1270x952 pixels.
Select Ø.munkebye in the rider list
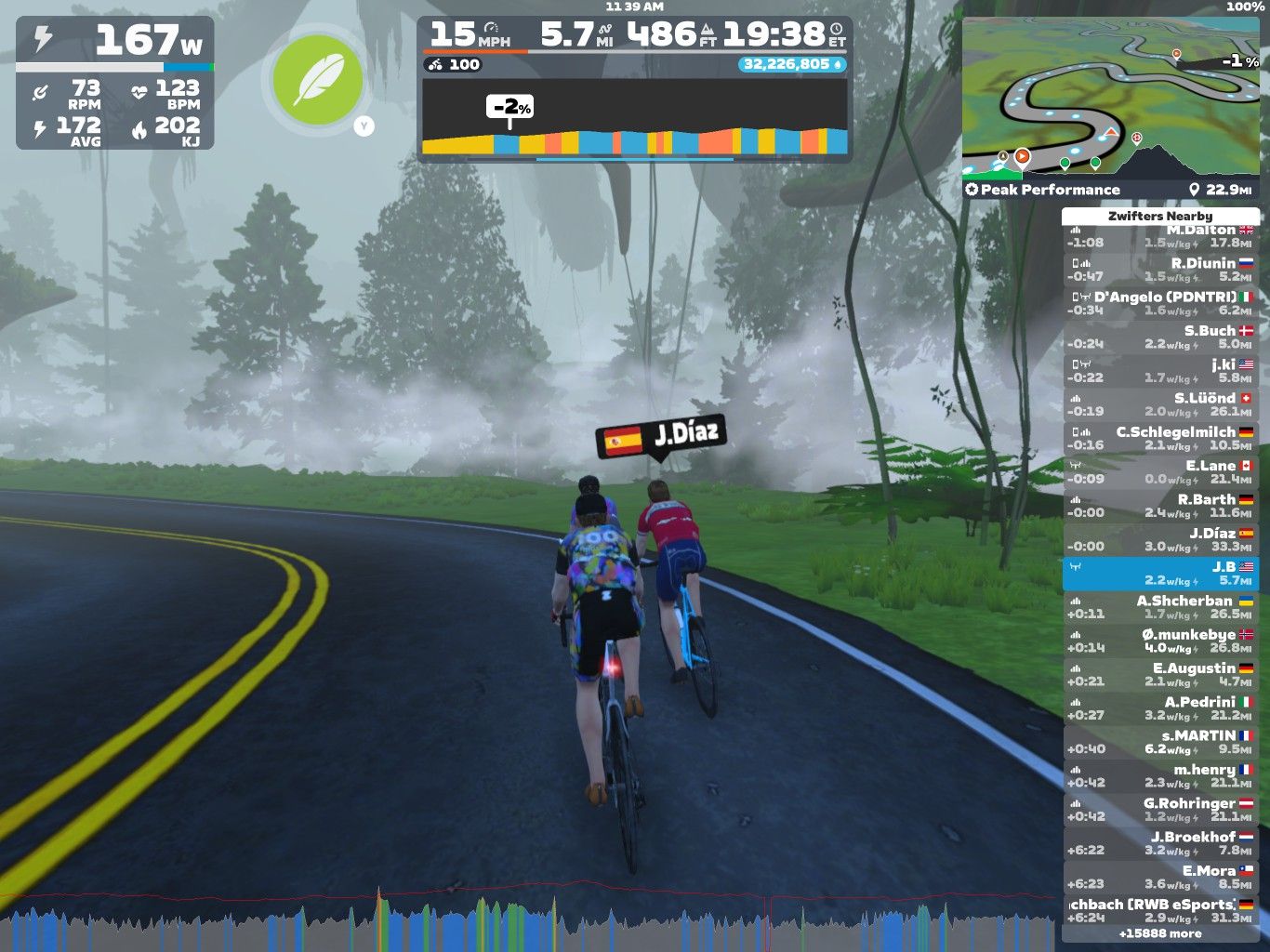[x=1160, y=641]
